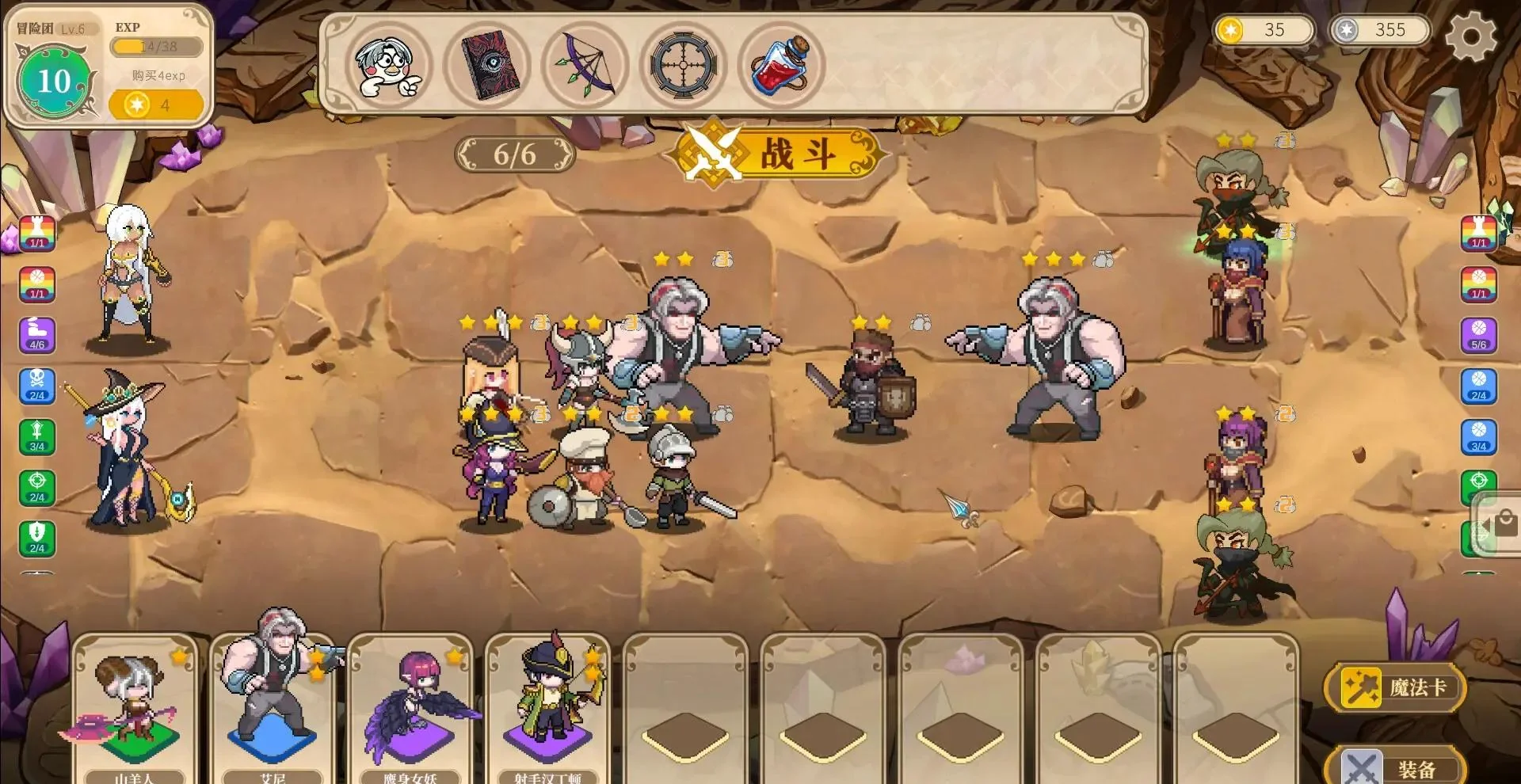Select the 山羊人 bench card
The width and height of the screenshot is (1521, 784).
pos(134,709)
